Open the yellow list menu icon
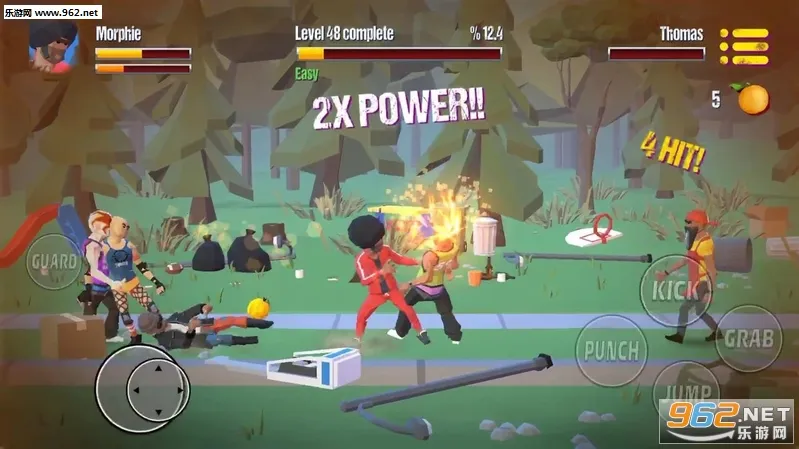The width and height of the screenshot is (799, 449). 744,47
